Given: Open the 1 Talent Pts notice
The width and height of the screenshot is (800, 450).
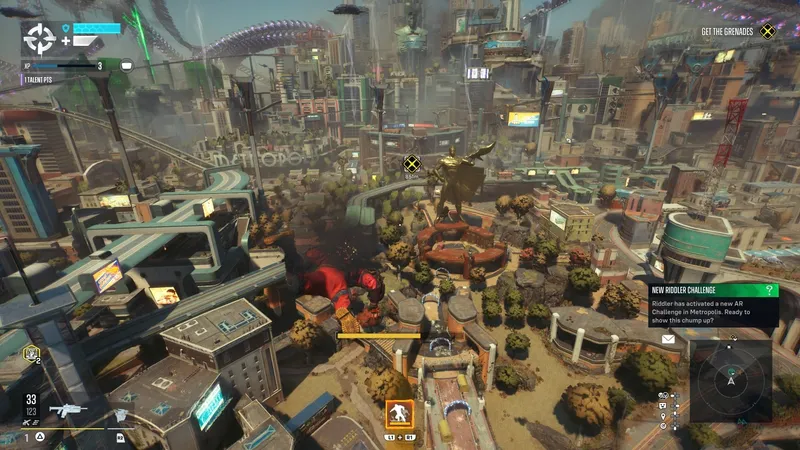Looking at the screenshot, I should 39,78.
